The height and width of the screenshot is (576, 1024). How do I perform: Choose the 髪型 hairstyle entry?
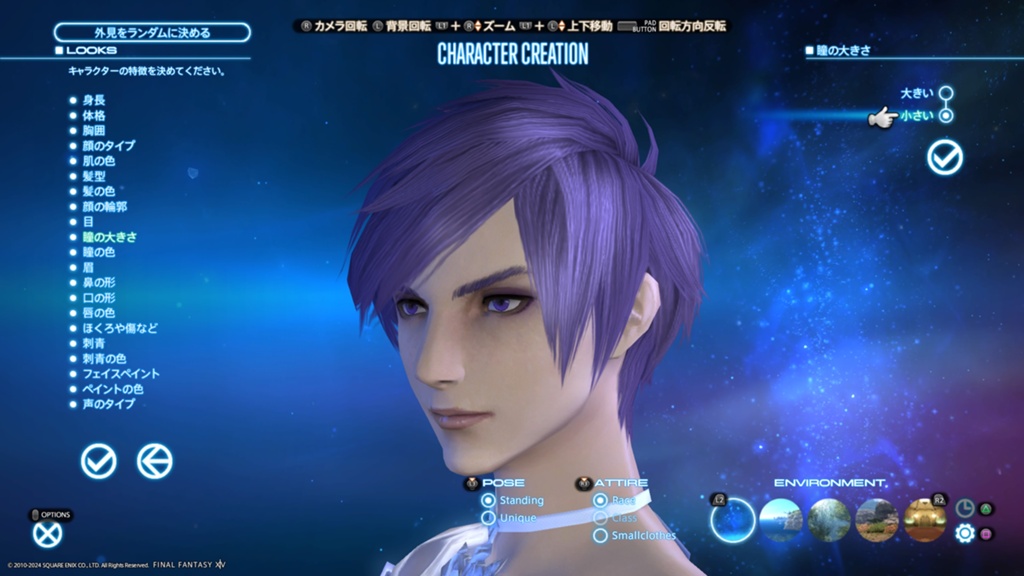(94, 176)
